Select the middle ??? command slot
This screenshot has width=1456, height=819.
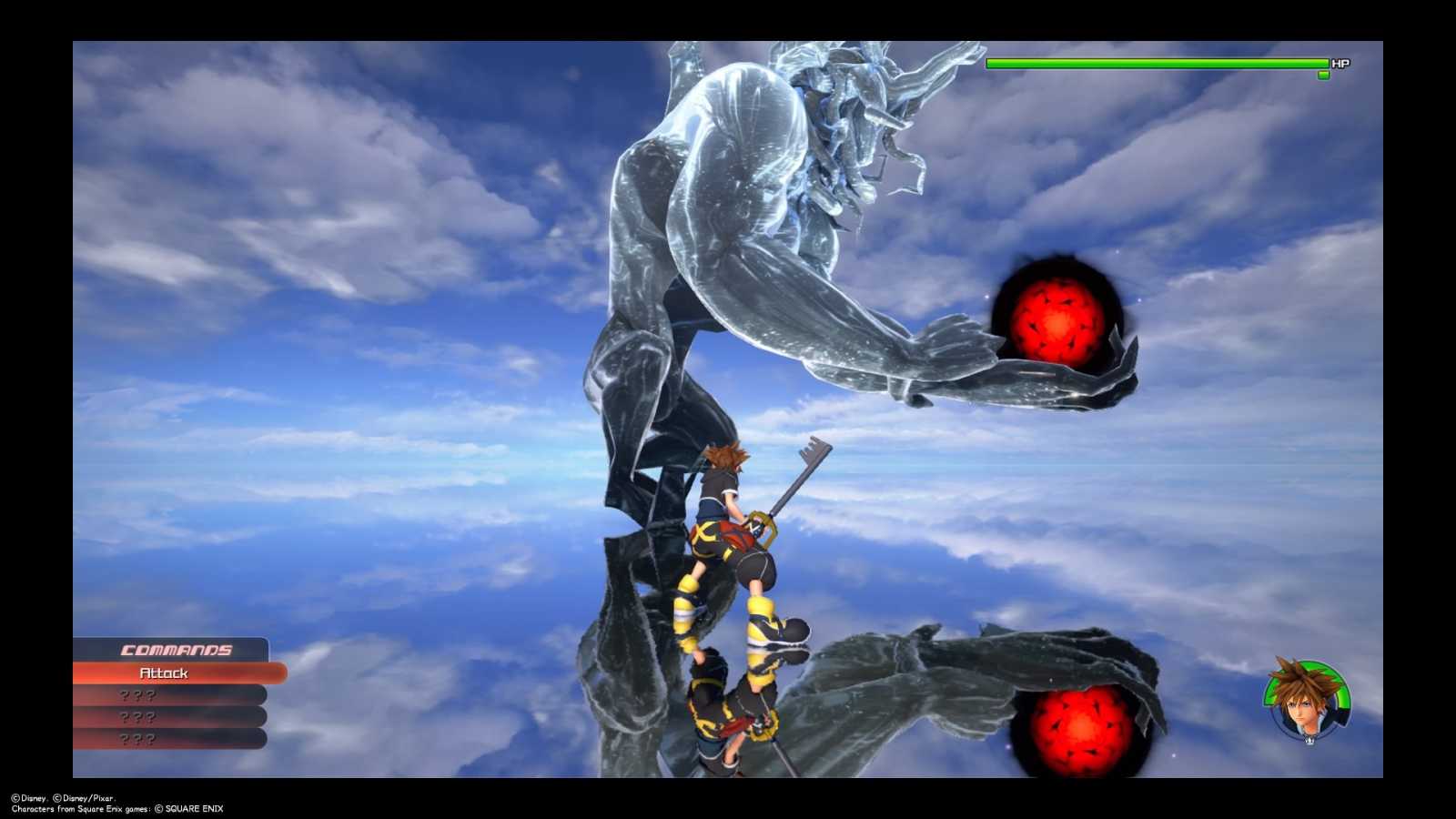click(x=136, y=716)
